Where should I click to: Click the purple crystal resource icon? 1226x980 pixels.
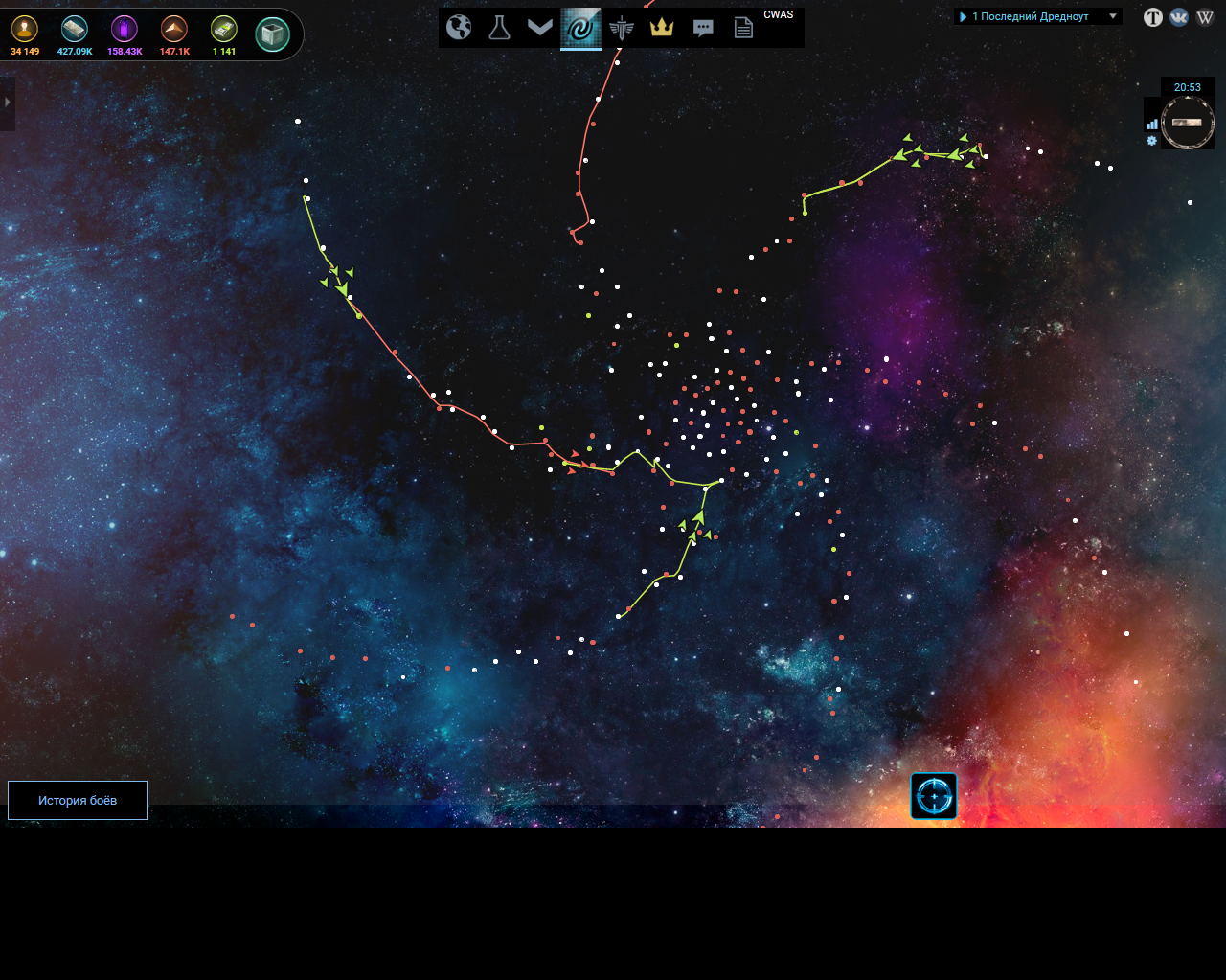tap(125, 29)
